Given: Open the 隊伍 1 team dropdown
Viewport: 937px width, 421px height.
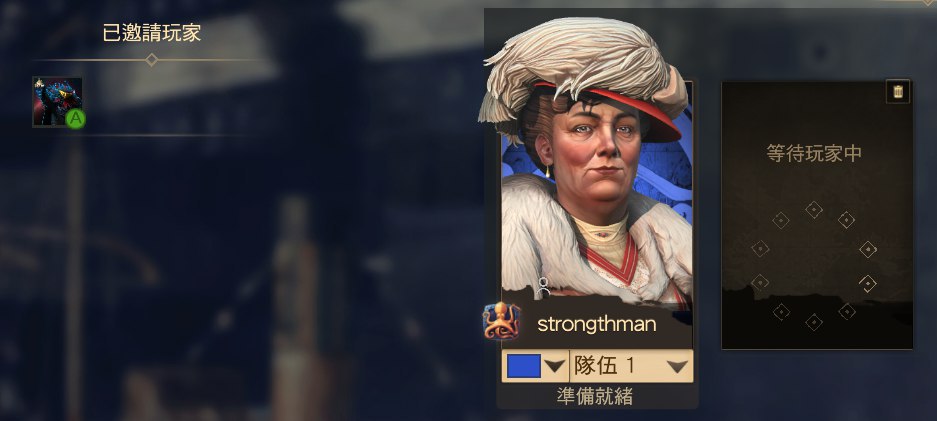Looking at the screenshot, I should point(631,366).
